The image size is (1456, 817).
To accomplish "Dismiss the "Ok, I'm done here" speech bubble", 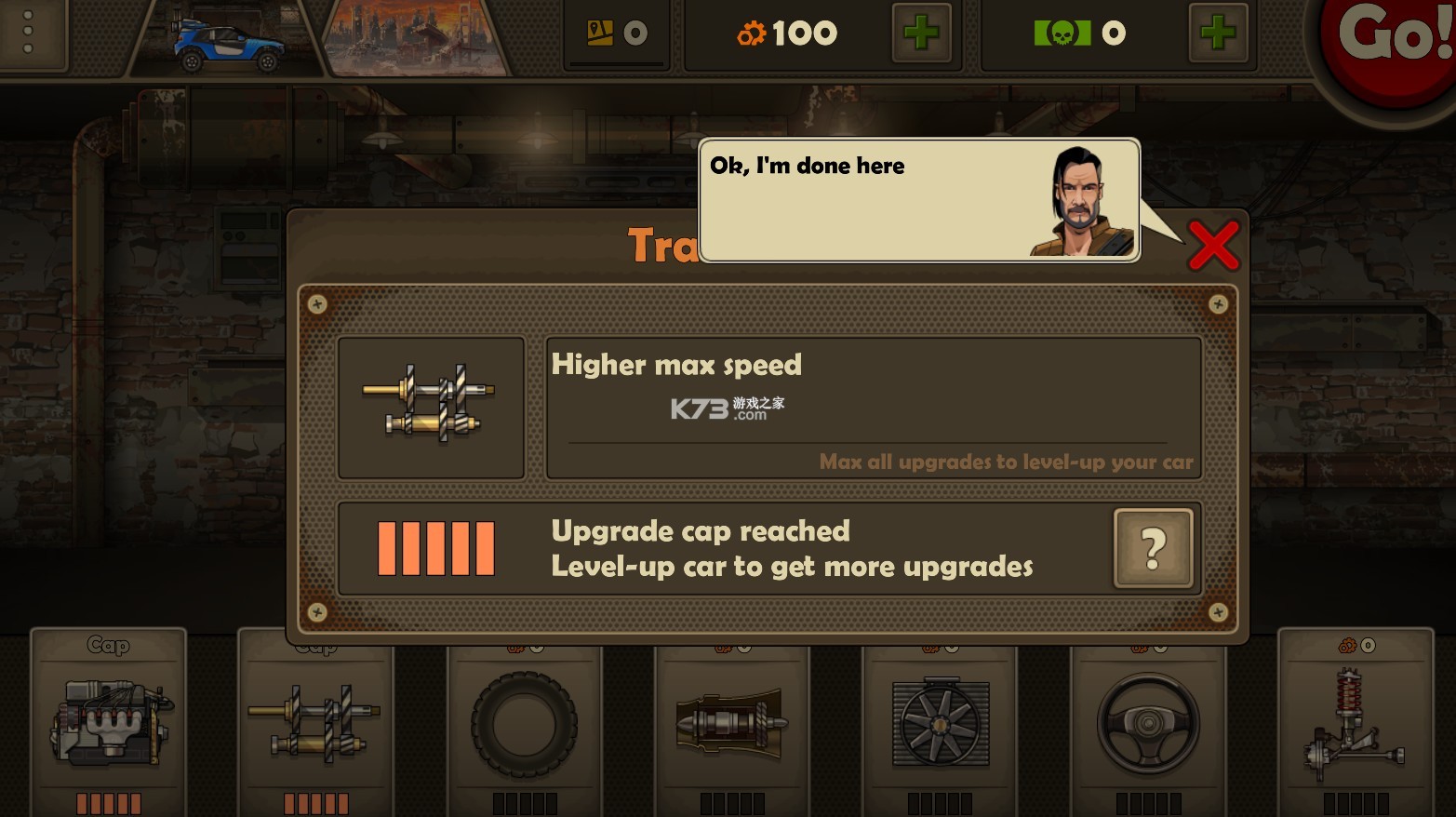I will click(x=917, y=200).
